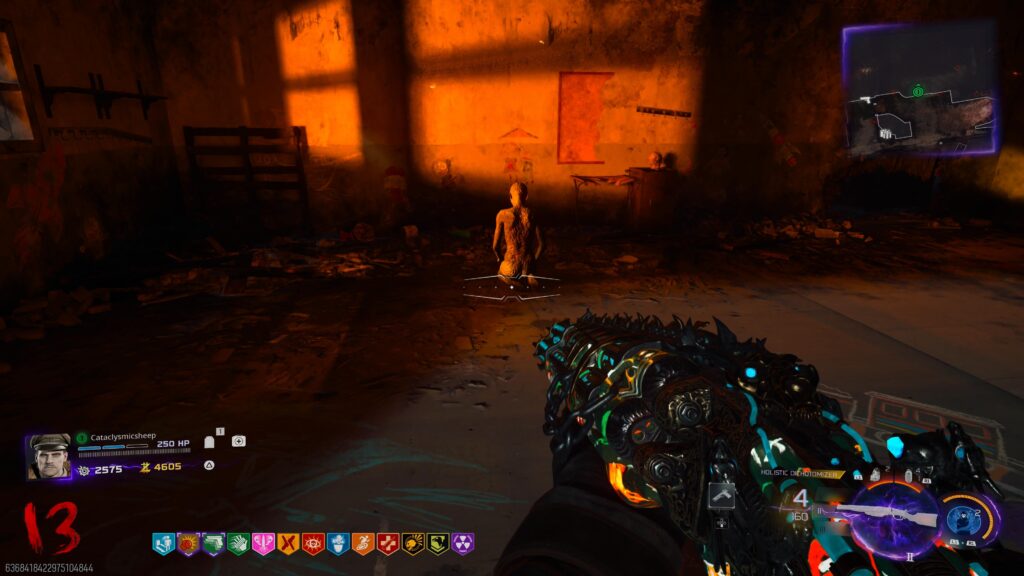Click the yellow perk with red X

click(288, 543)
